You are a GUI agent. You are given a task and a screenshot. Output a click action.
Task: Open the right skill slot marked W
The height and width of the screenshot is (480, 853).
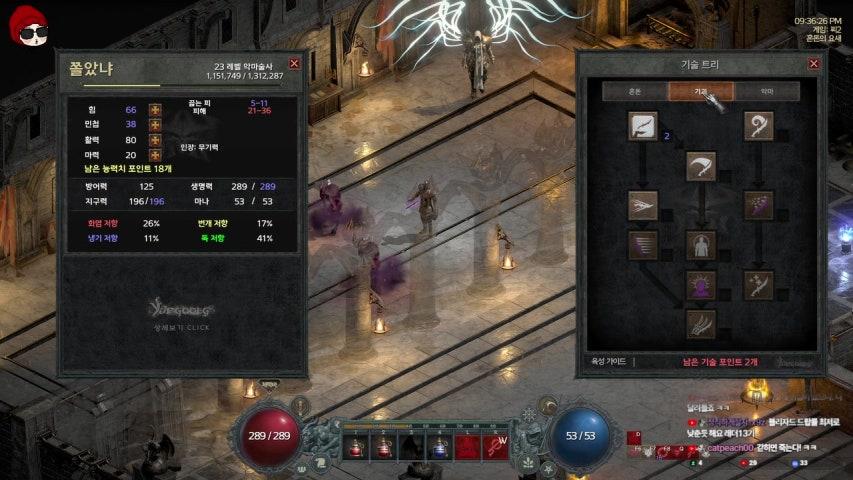[x=496, y=446]
